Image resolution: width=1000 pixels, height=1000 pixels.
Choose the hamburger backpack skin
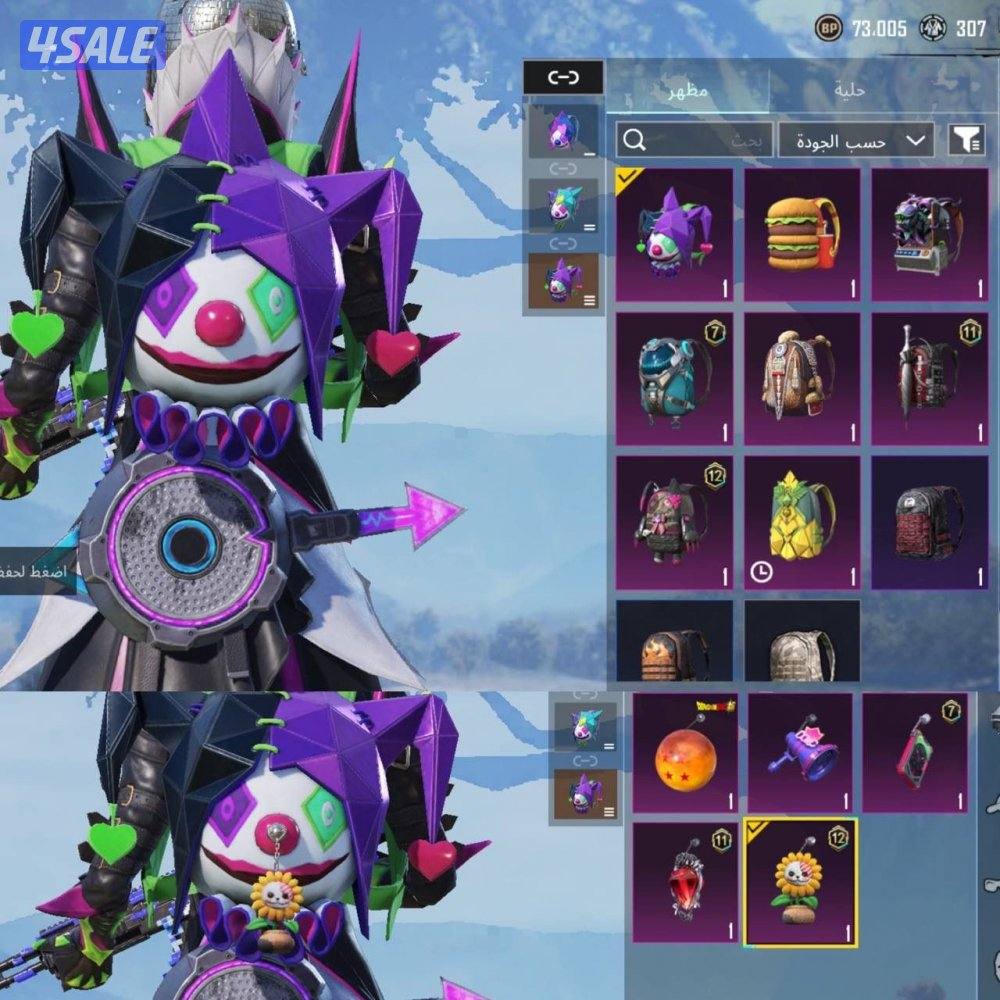tap(802, 234)
